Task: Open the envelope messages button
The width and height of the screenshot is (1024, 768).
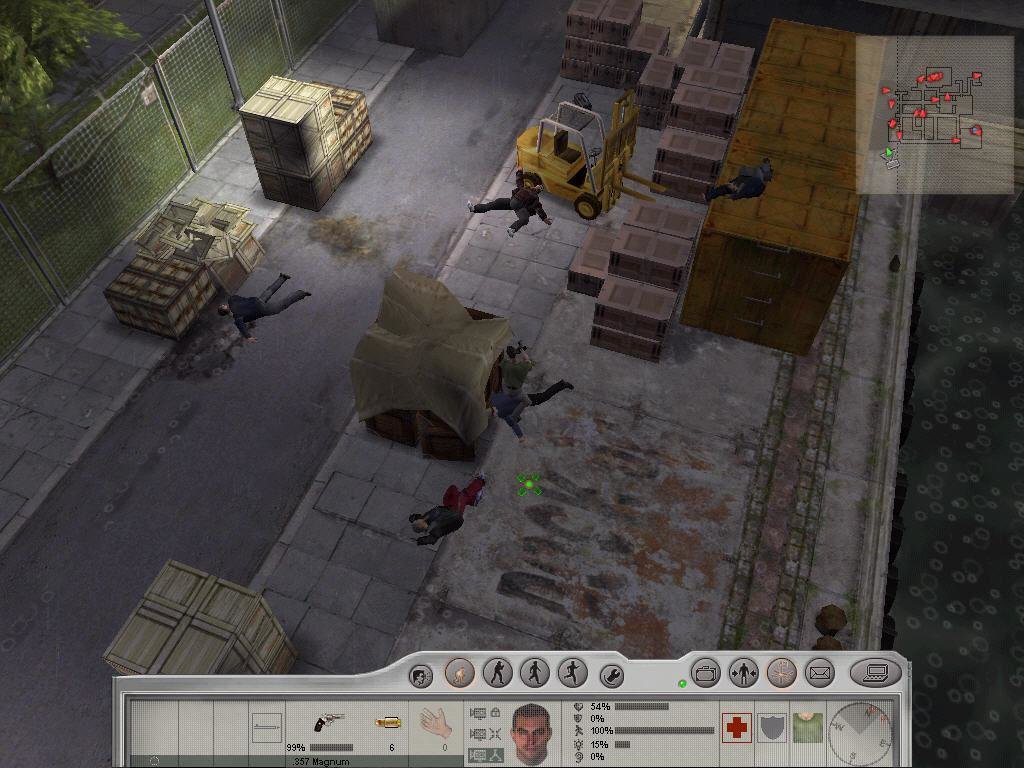Action: click(819, 673)
